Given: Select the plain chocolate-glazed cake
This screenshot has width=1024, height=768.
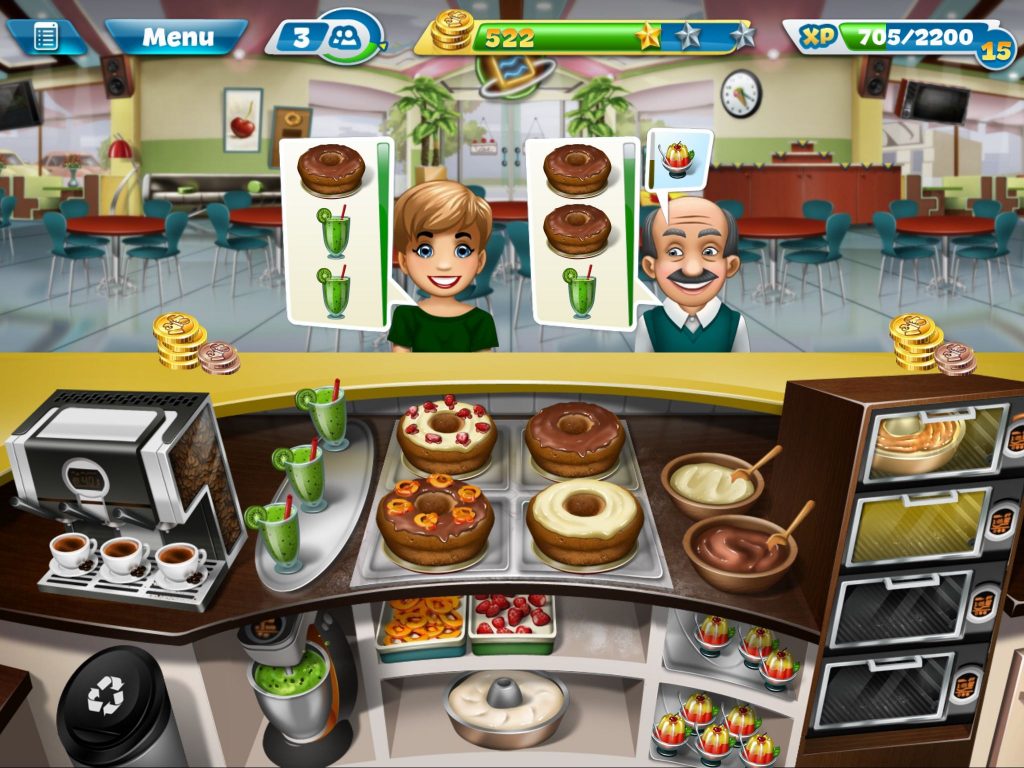Looking at the screenshot, I should (x=575, y=438).
